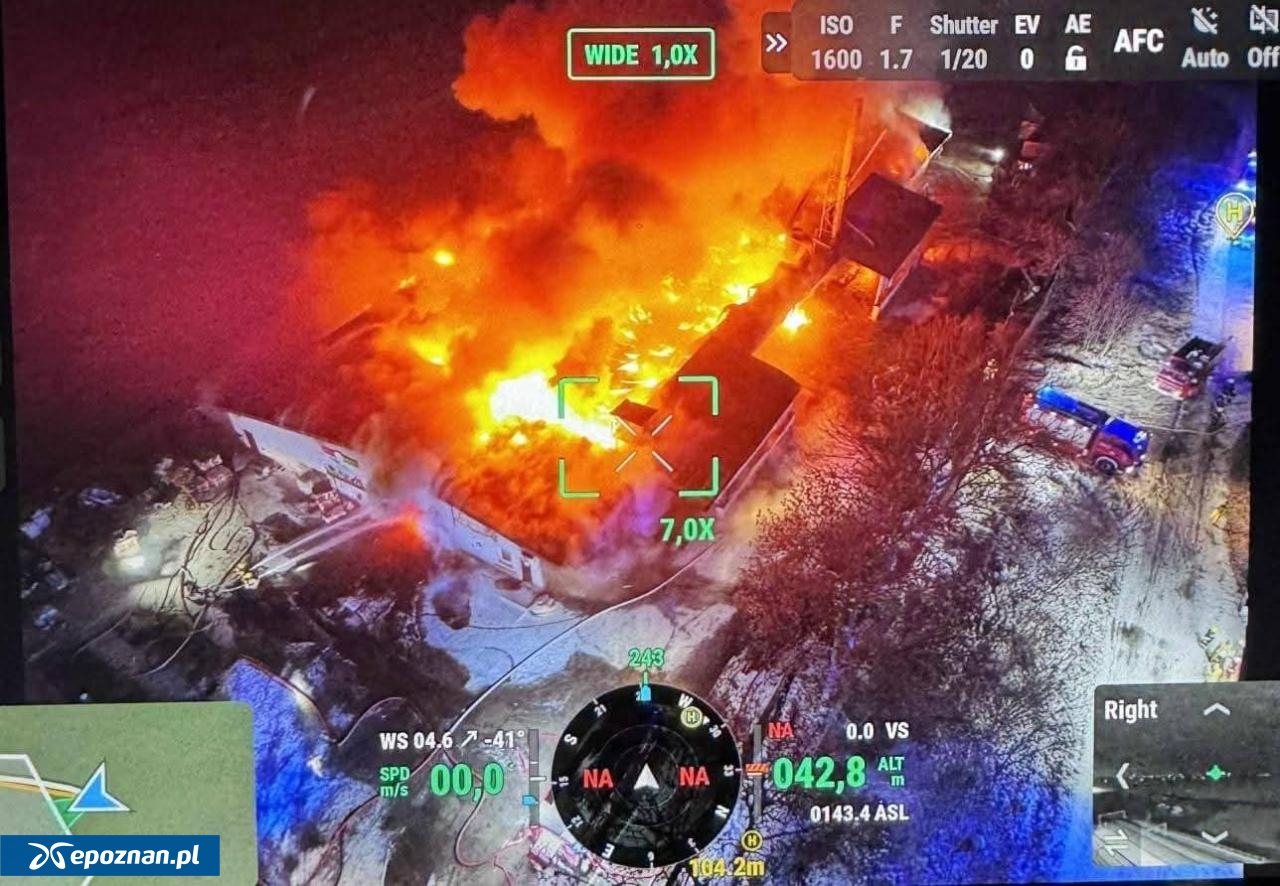The height and width of the screenshot is (886, 1280).
Task: Swap views using the Right panel's arrows icon
Action: tap(1113, 840)
